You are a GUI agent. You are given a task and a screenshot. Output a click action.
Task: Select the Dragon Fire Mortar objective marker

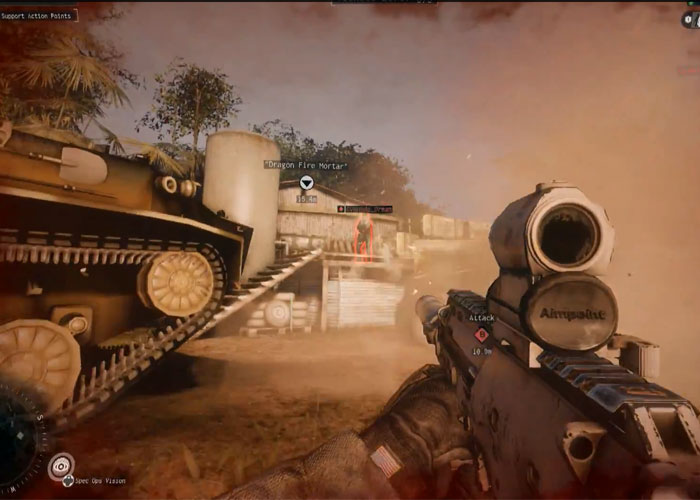click(307, 182)
